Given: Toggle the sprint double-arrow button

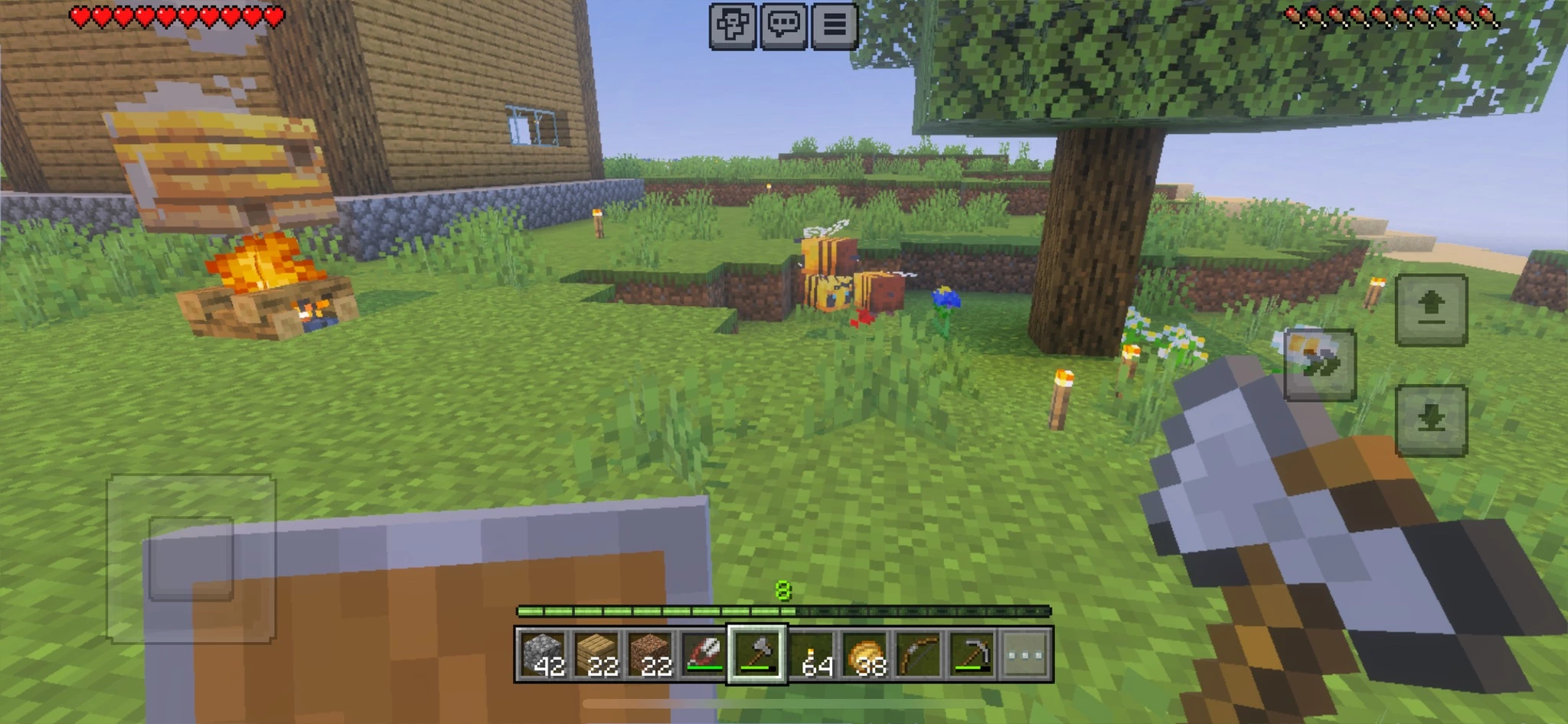Looking at the screenshot, I should click(x=1319, y=365).
